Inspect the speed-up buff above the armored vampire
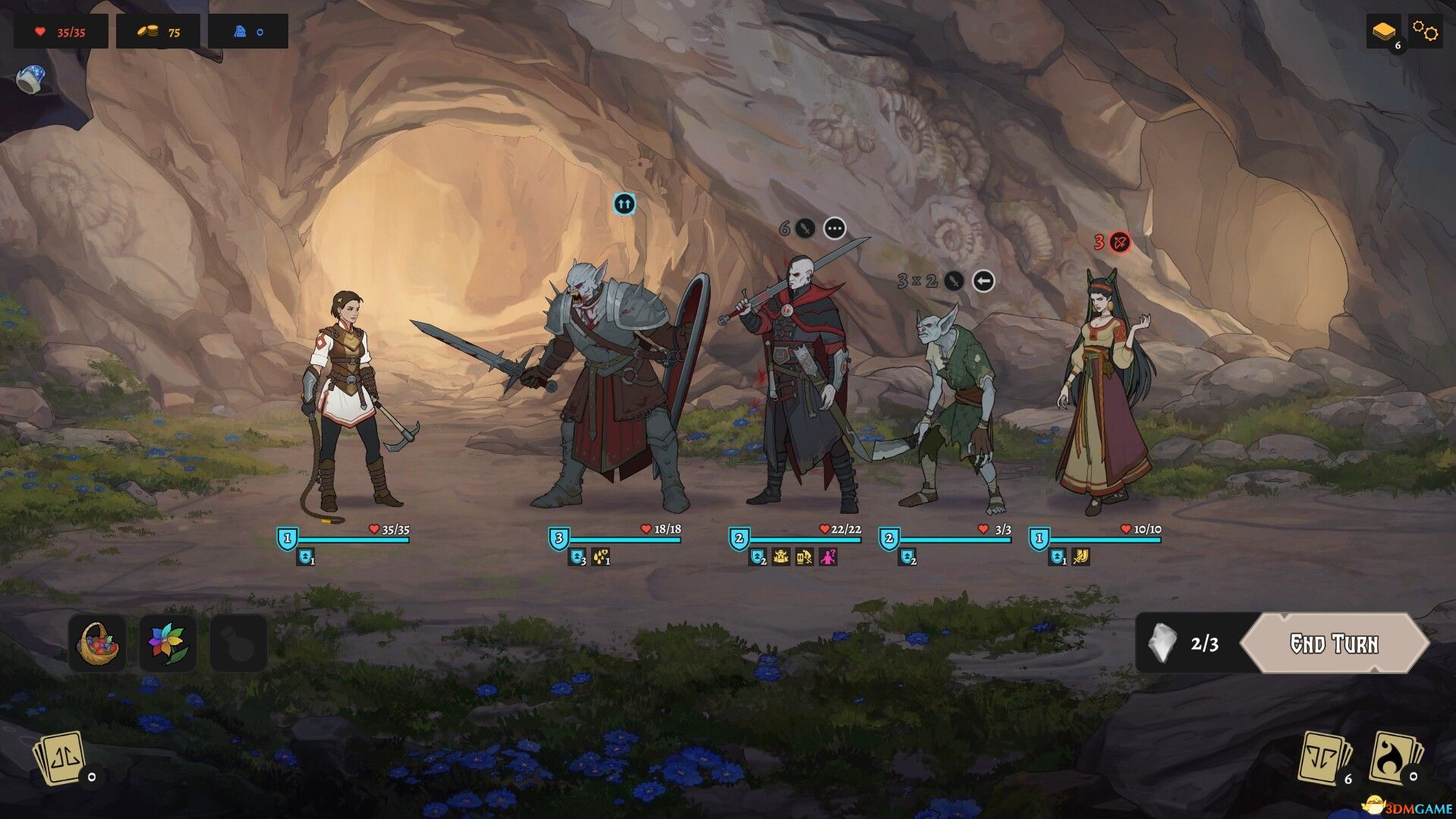The height and width of the screenshot is (819, 1456). point(624,204)
